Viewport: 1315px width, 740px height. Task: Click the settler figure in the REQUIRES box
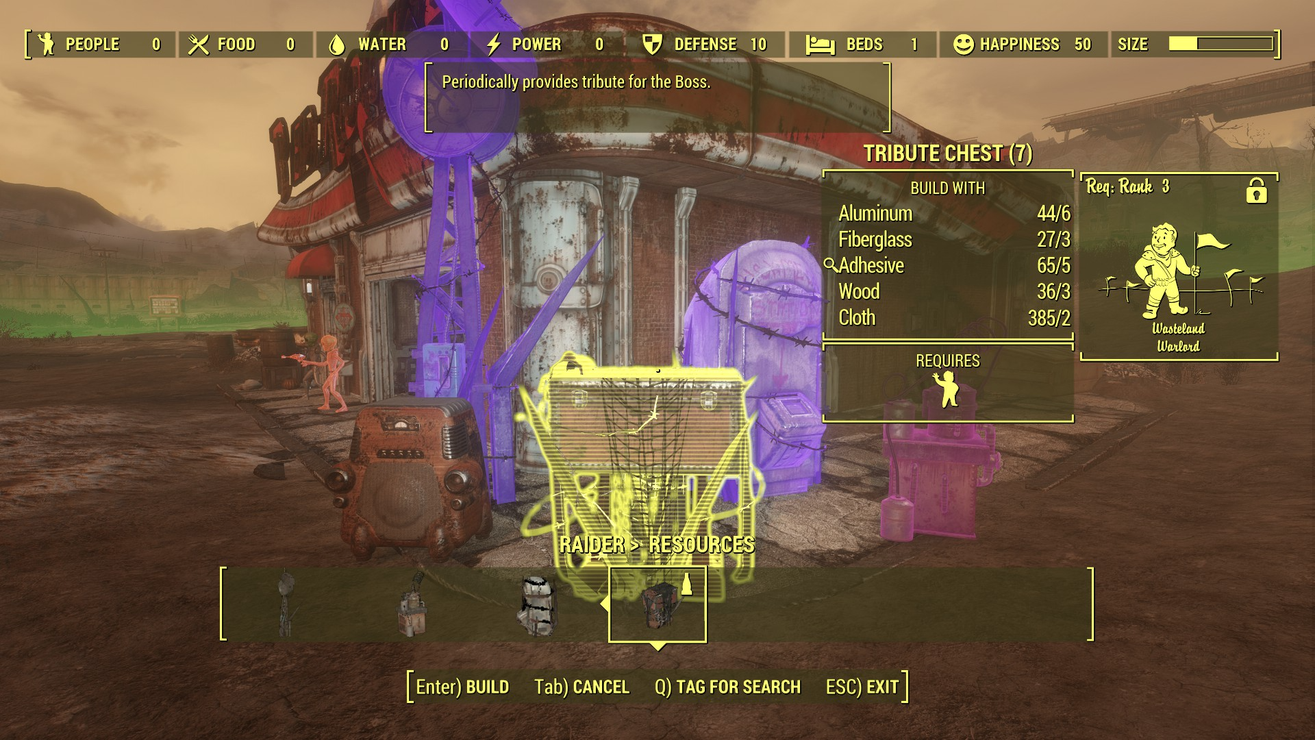point(948,388)
